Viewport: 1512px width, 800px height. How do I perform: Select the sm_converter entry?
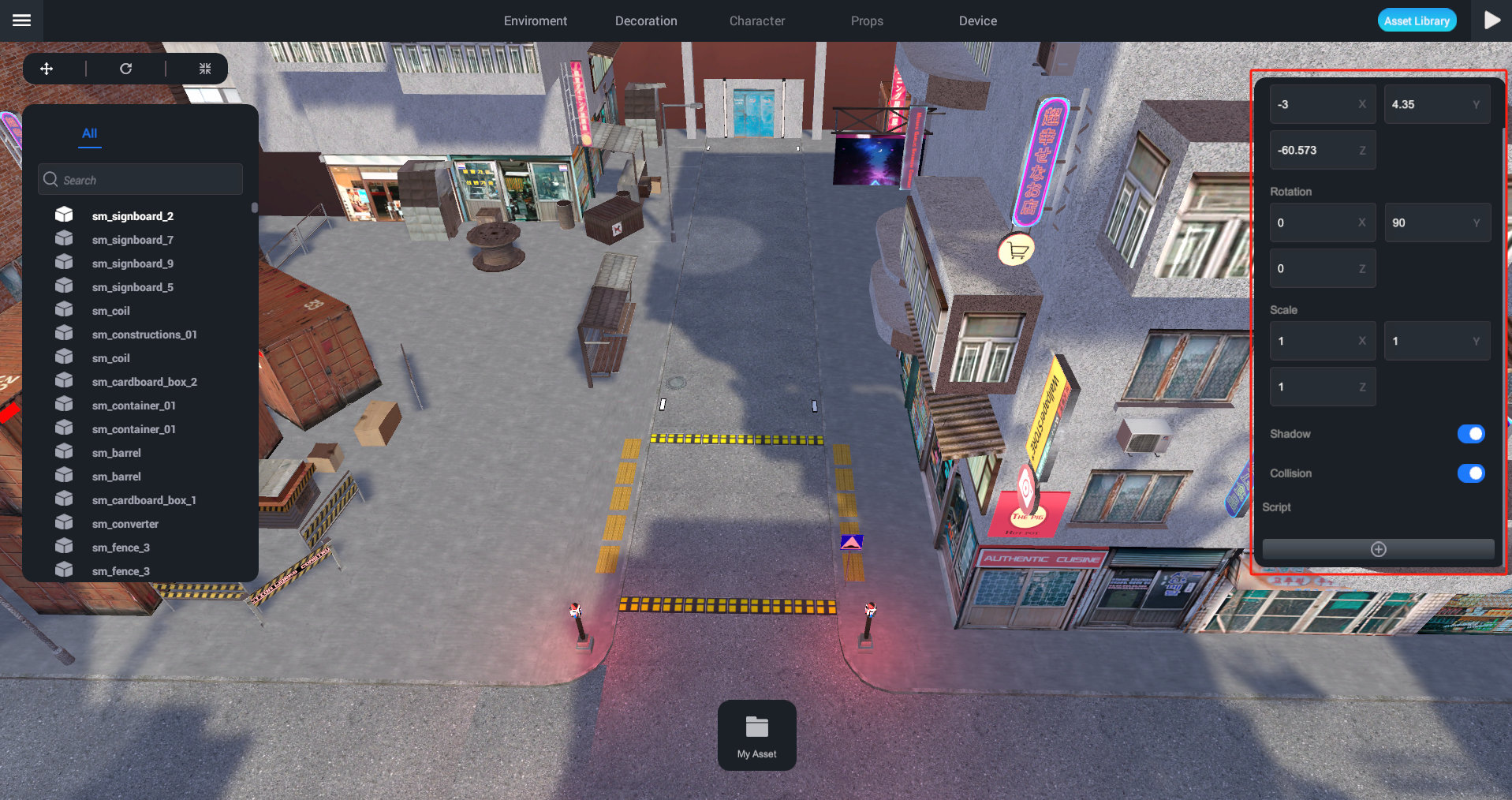[x=125, y=524]
